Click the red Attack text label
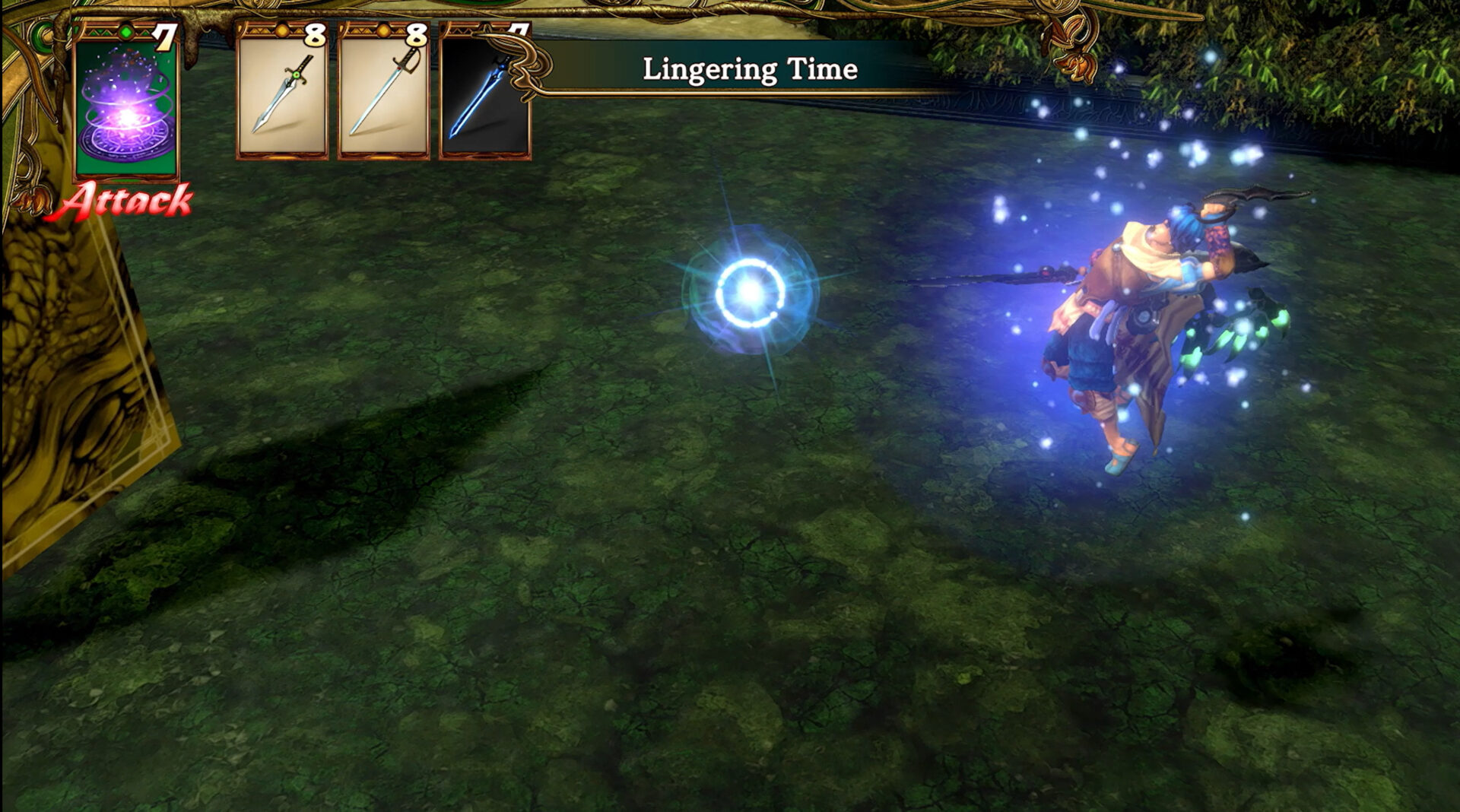This screenshot has width=1460, height=812. 128,201
